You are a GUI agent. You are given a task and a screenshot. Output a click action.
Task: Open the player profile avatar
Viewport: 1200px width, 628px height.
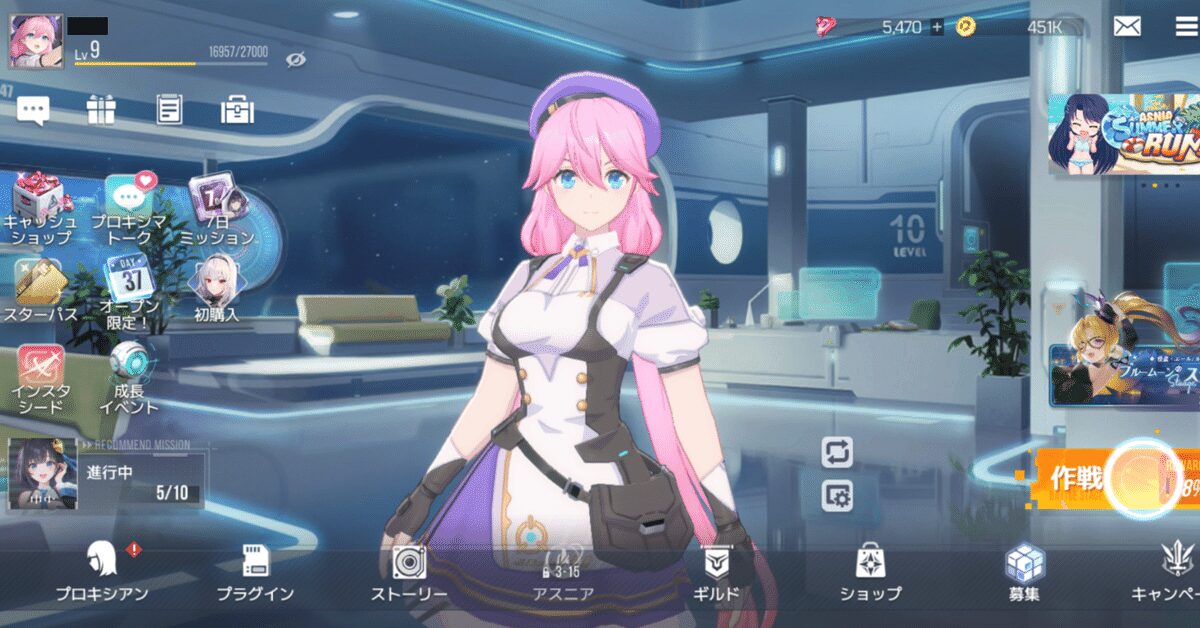point(36,41)
